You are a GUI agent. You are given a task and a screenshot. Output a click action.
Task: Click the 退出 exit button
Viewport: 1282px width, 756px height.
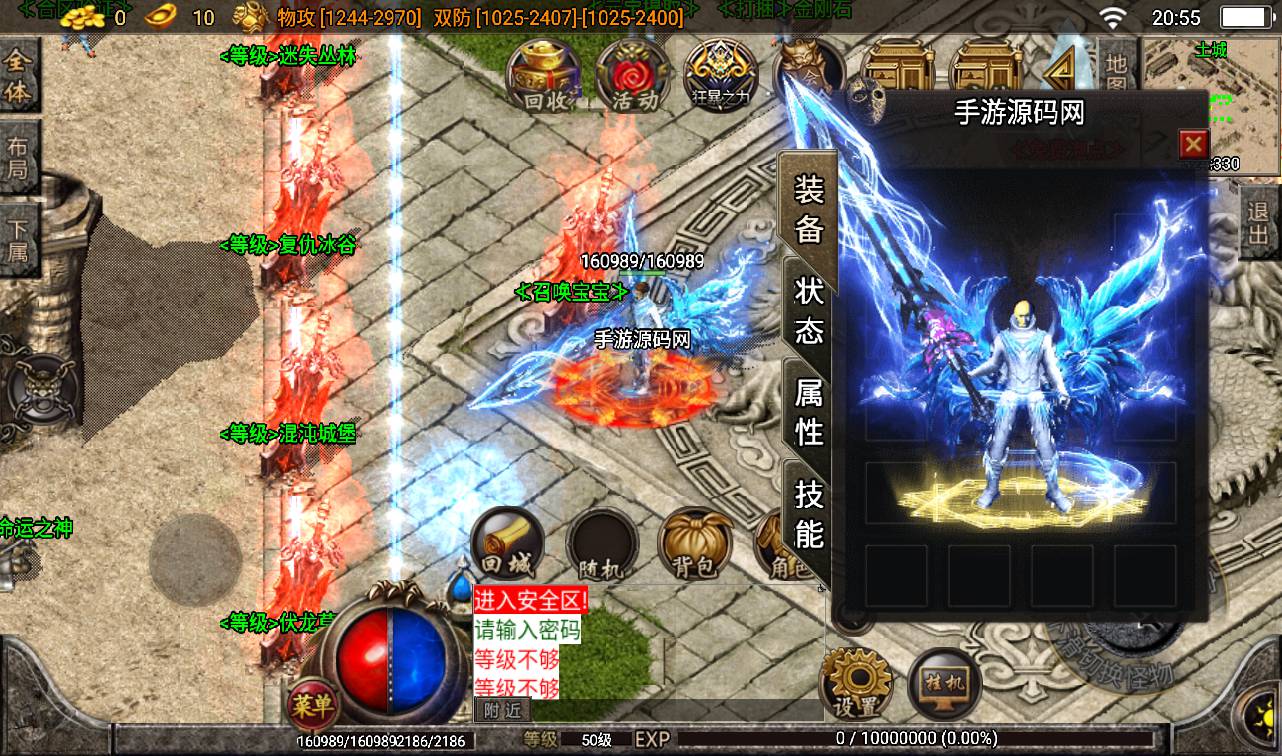1260,223
